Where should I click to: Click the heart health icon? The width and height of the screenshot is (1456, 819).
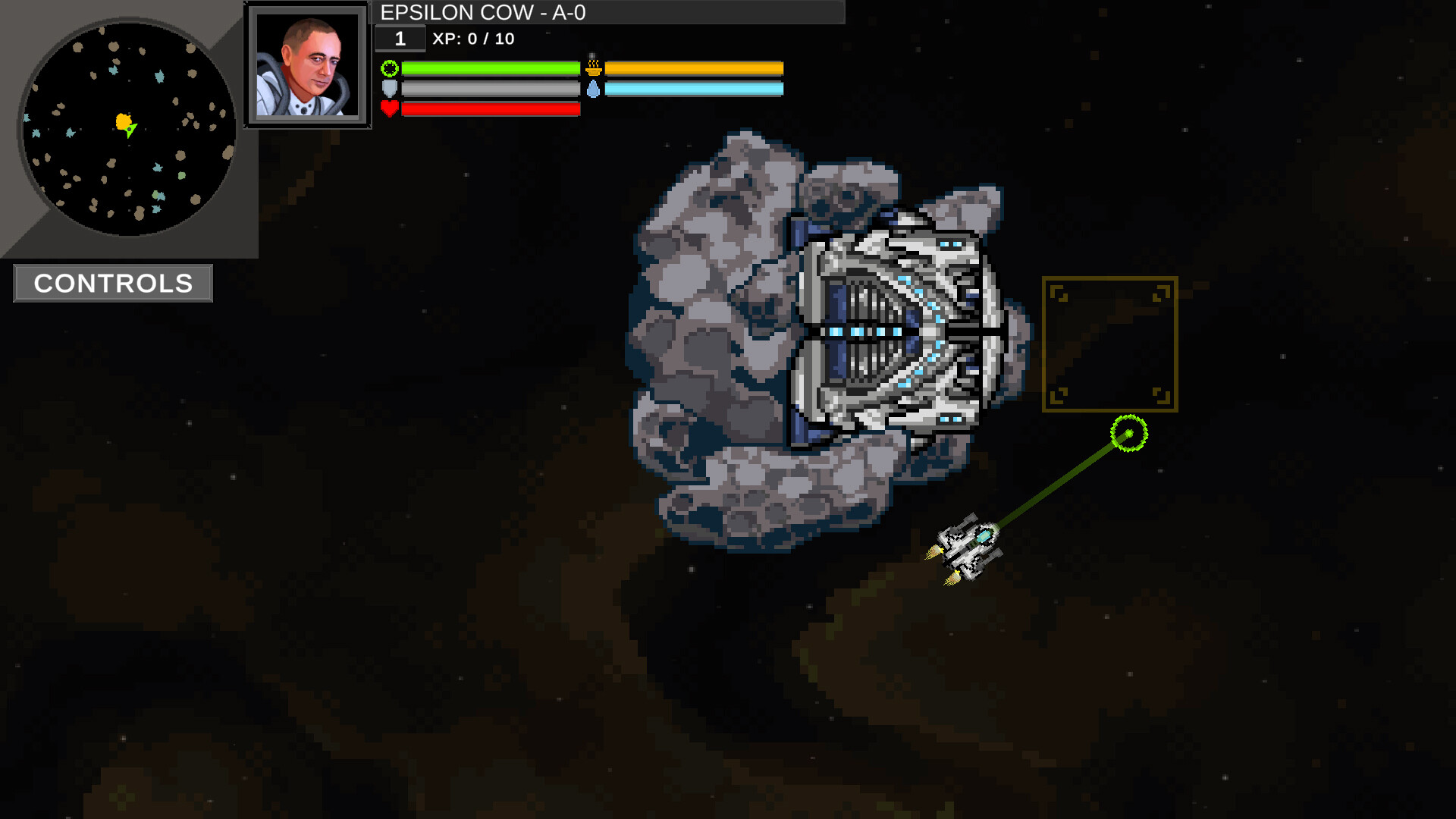click(389, 108)
